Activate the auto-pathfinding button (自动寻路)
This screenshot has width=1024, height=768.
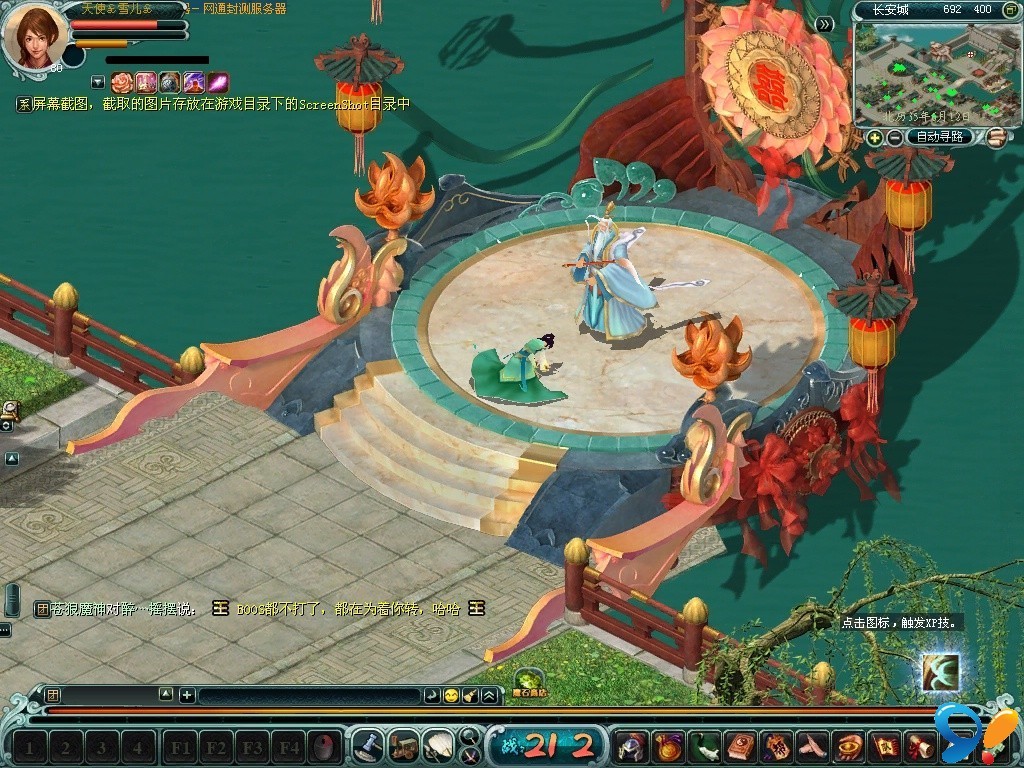pos(940,137)
